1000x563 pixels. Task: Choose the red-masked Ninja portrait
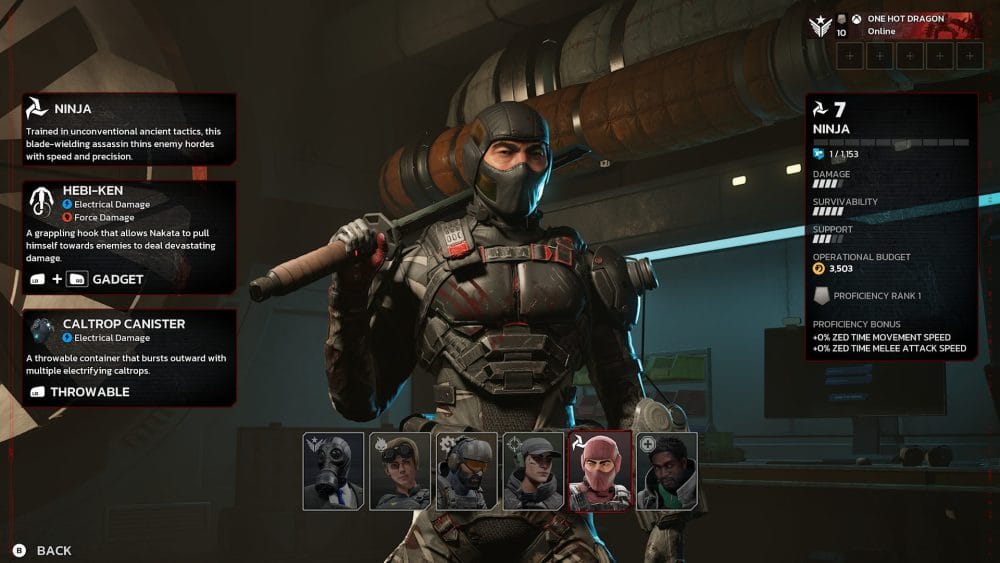[600, 471]
